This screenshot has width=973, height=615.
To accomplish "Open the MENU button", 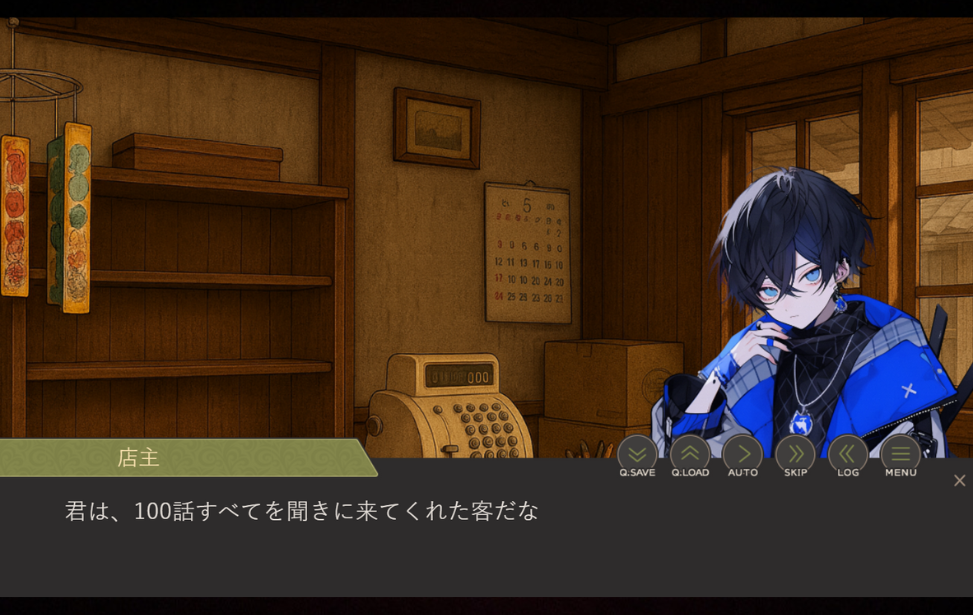I will click(x=900, y=455).
